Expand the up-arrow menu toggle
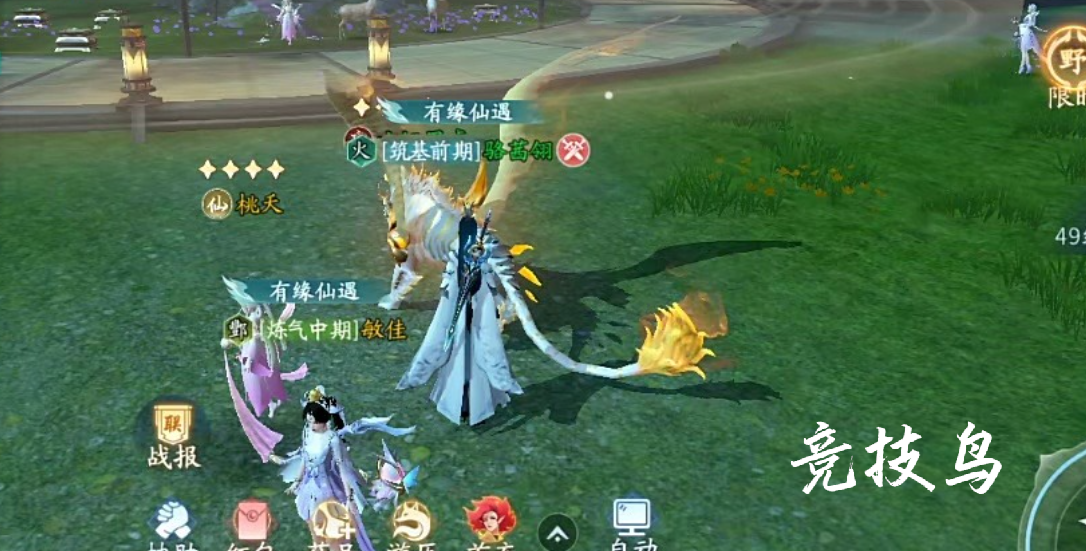 pos(558,531)
